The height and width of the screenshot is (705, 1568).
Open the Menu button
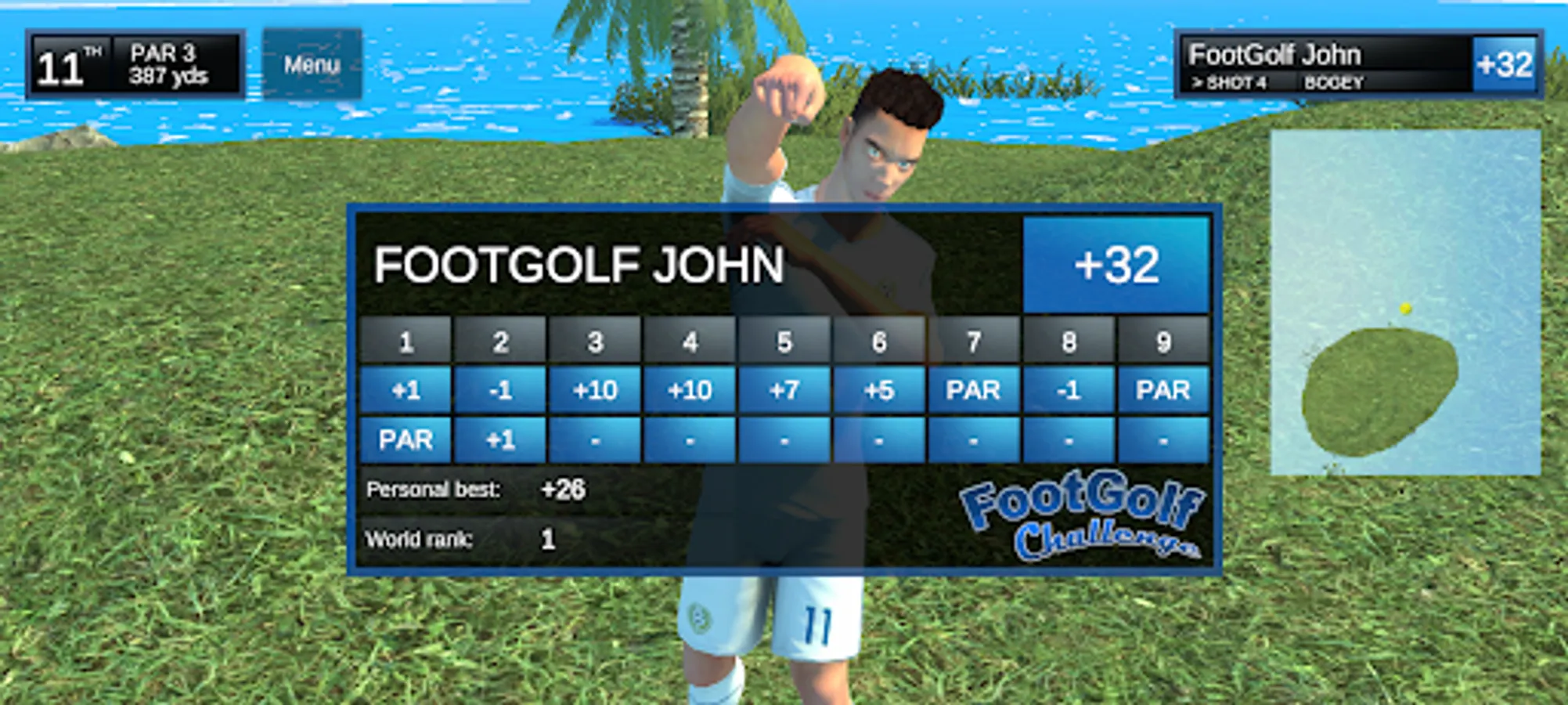[312, 64]
